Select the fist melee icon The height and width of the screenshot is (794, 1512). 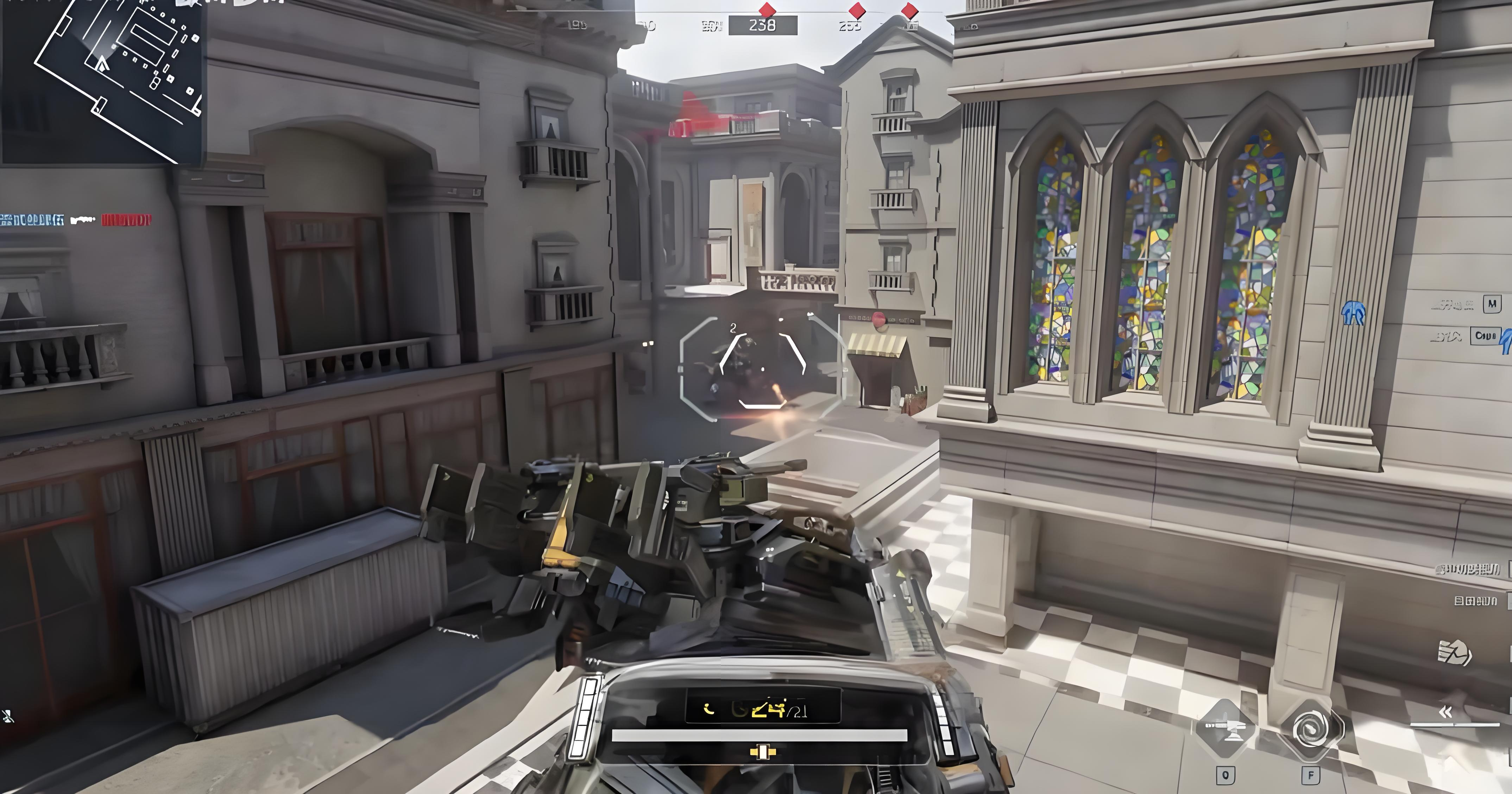coord(1454,653)
